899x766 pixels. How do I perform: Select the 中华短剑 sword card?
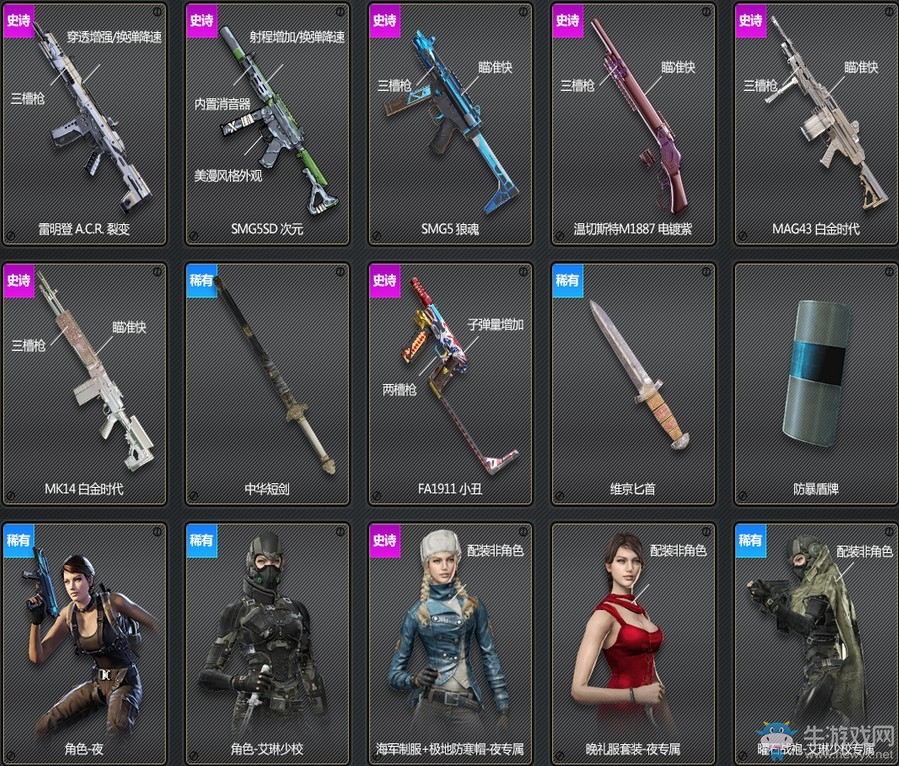click(x=267, y=384)
